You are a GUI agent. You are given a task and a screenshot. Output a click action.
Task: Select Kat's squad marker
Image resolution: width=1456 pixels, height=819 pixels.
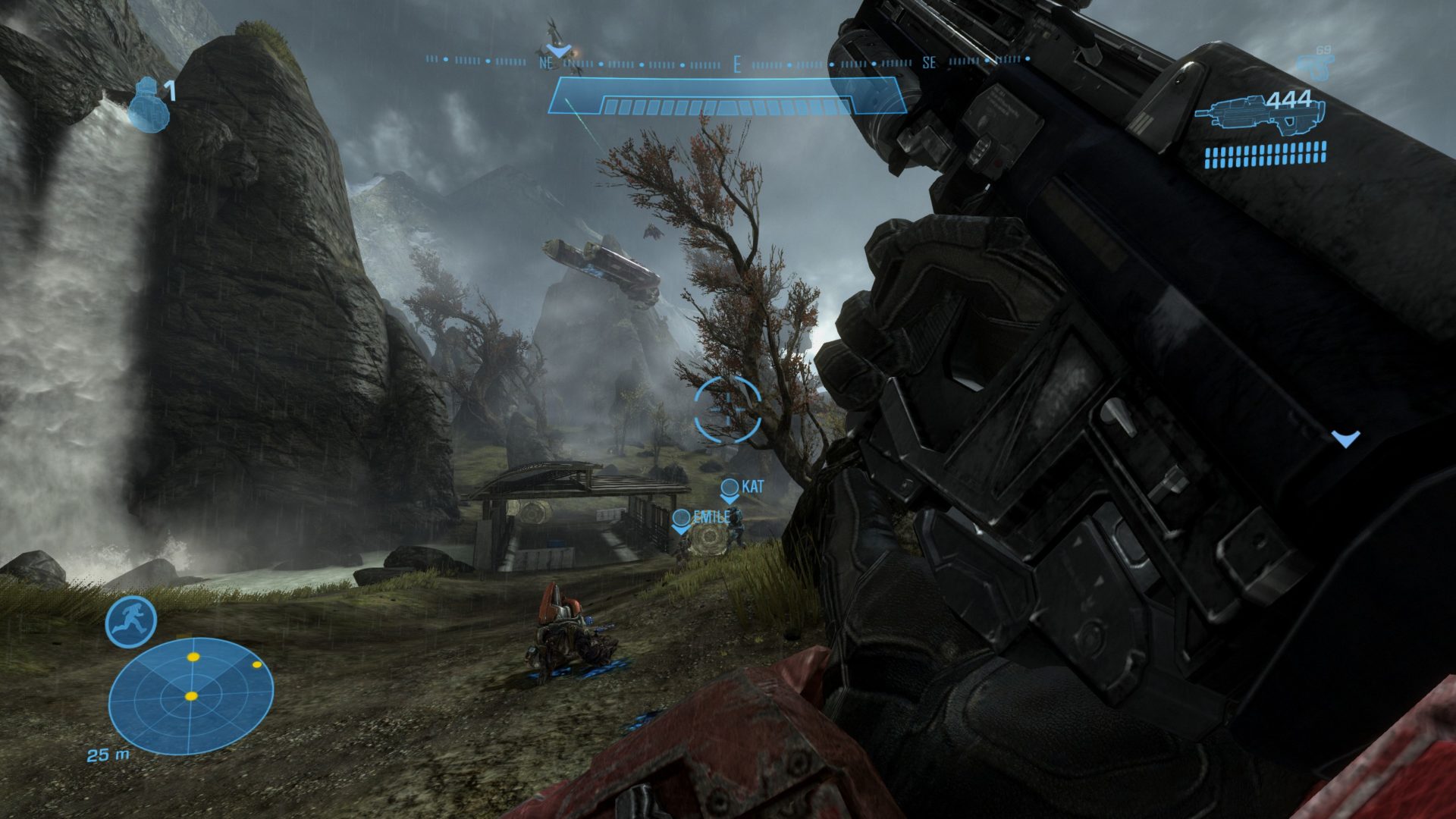[x=730, y=489]
